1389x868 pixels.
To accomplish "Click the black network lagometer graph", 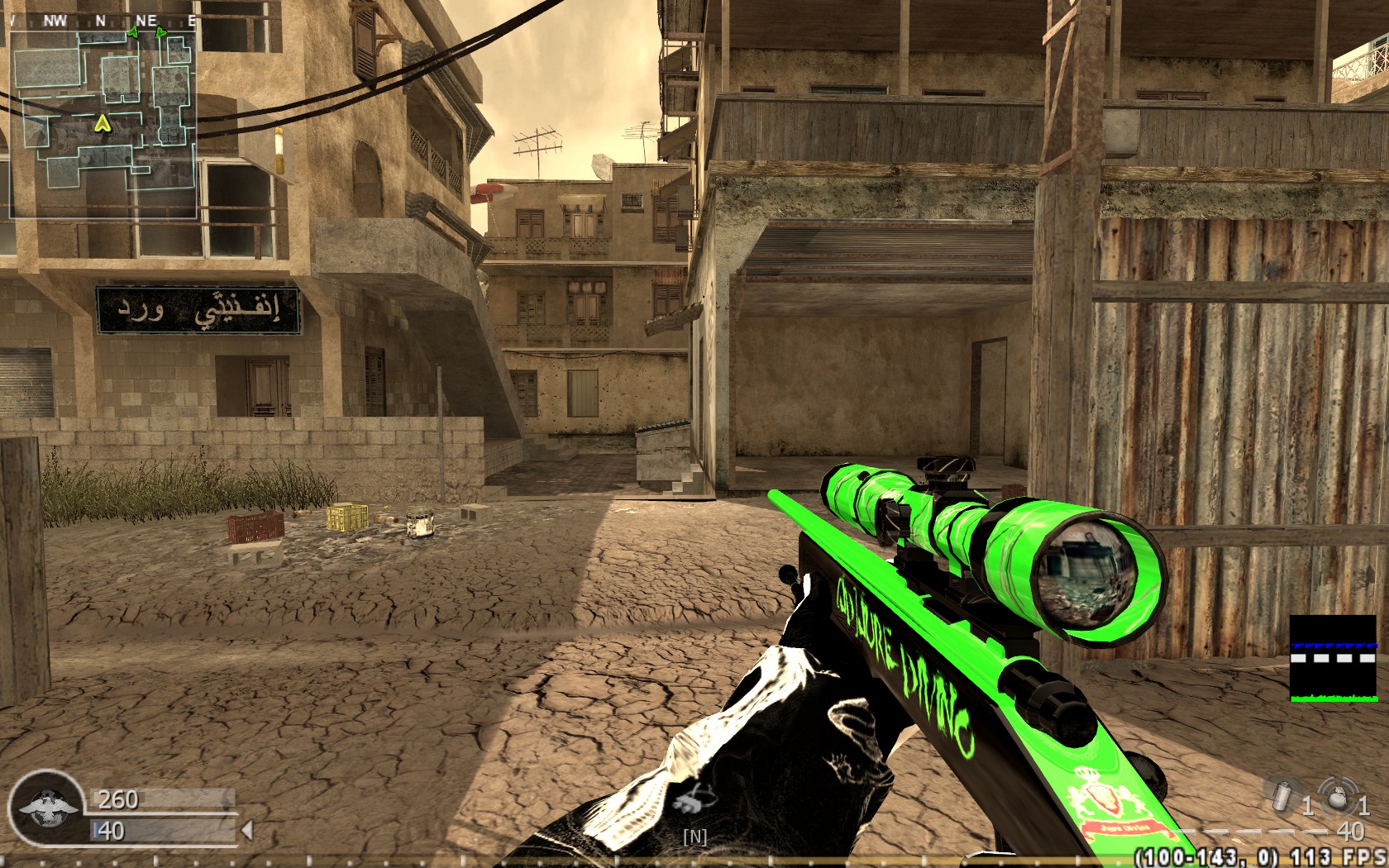I will pos(1334,659).
